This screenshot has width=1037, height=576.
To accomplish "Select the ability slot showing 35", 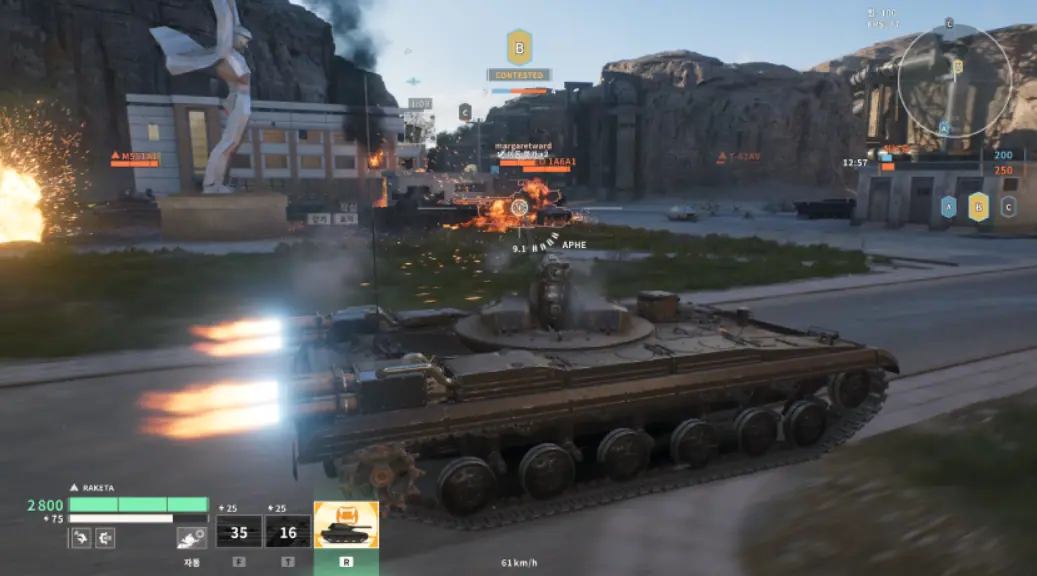I will pos(239,532).
